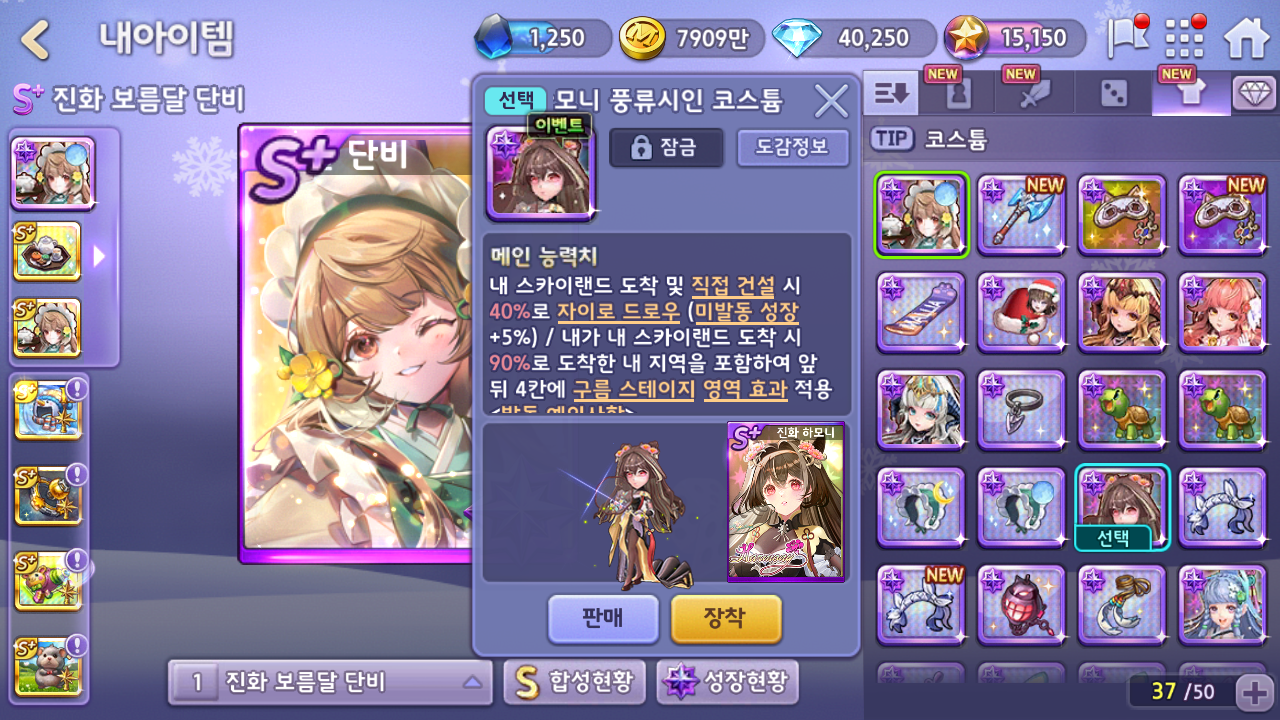Screen dimensions: 1280x720
Task: Open the flag icon in top bar
Action: [x=1127, y=38]
